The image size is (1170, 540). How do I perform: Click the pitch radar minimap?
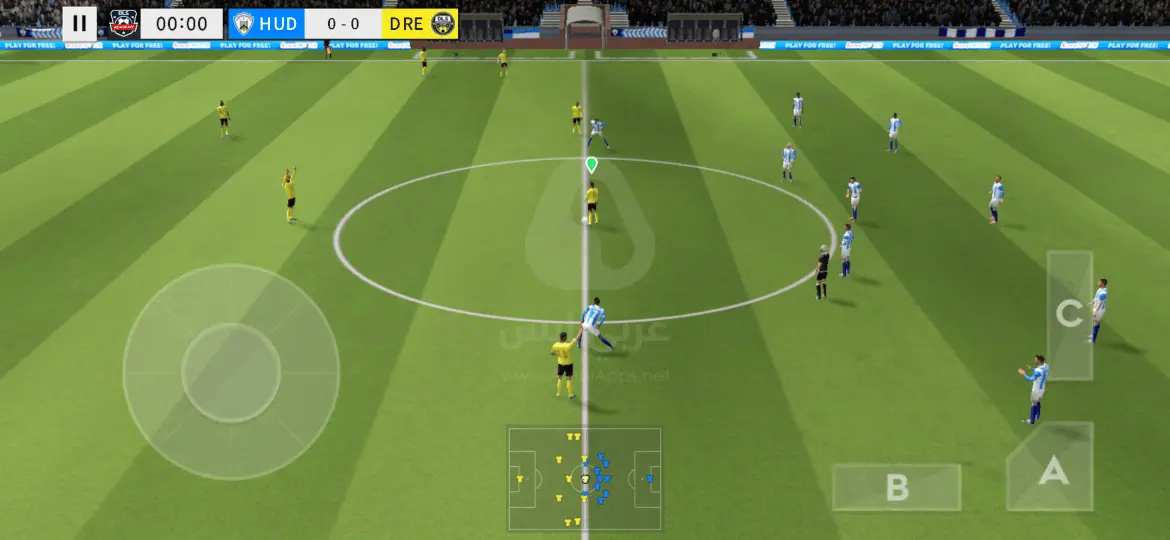tap(584, 479)
